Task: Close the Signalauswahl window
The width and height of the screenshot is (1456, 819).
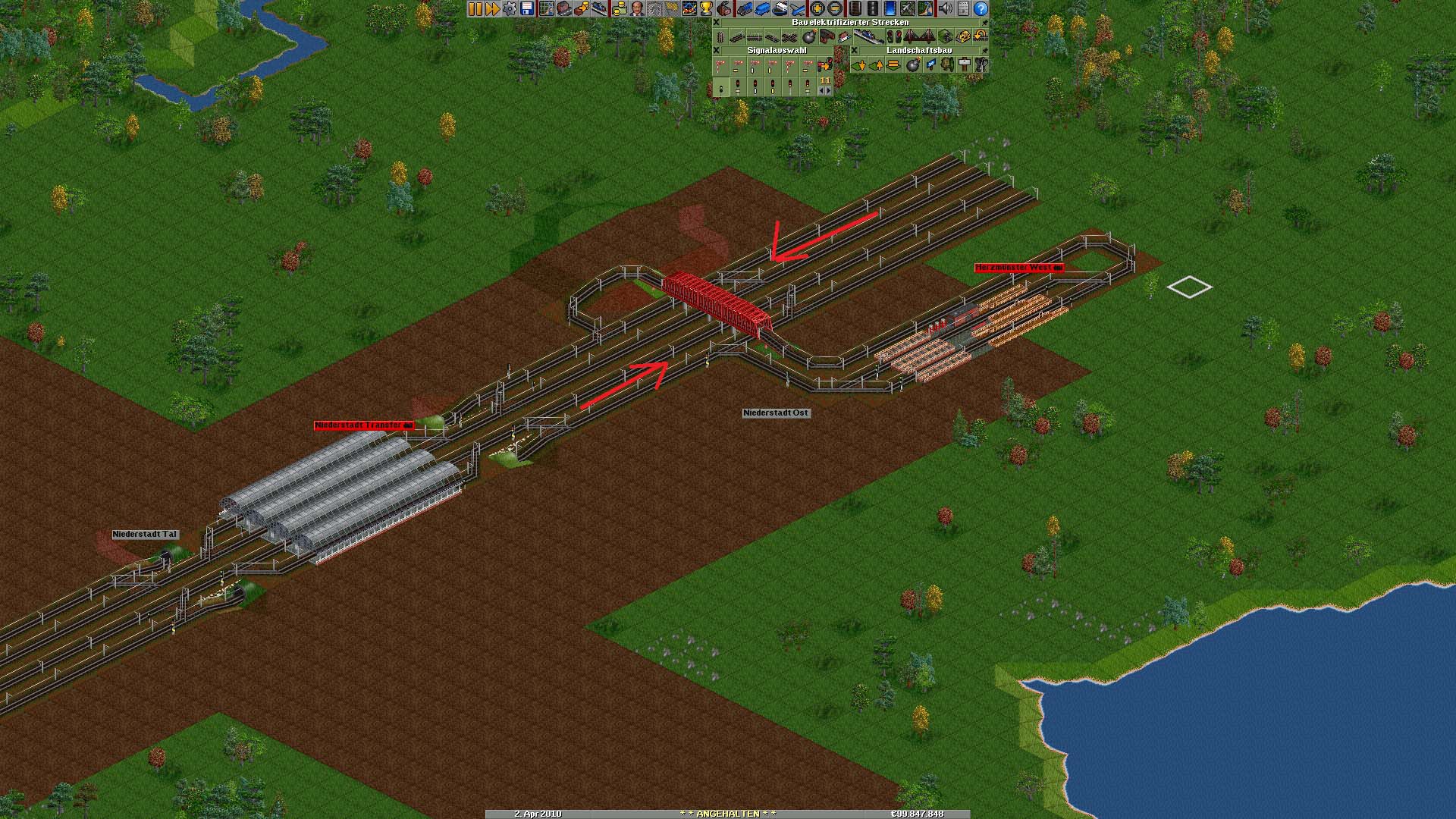Action: (716, 51)
